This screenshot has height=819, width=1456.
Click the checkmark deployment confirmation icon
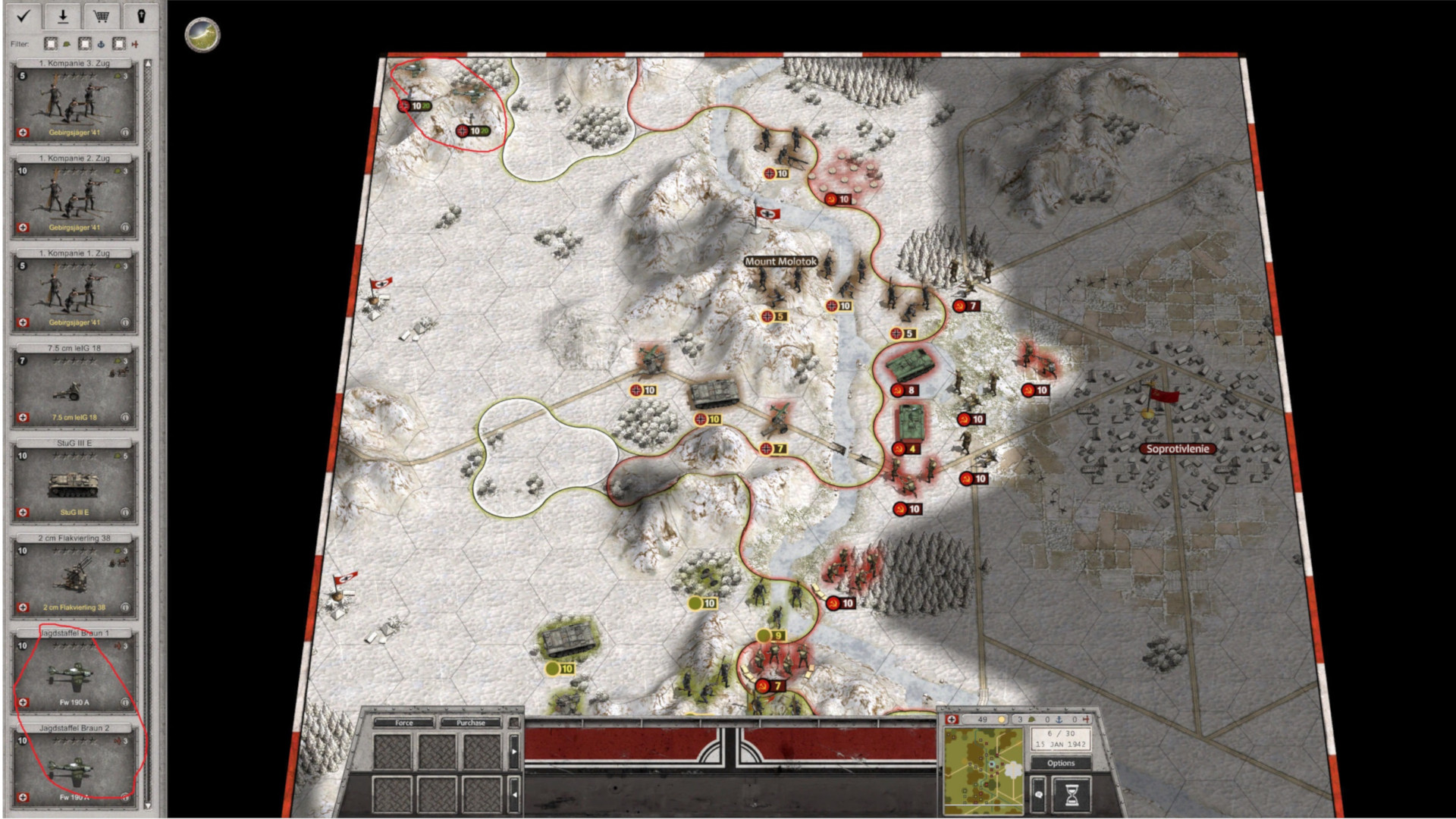point(25,17)
